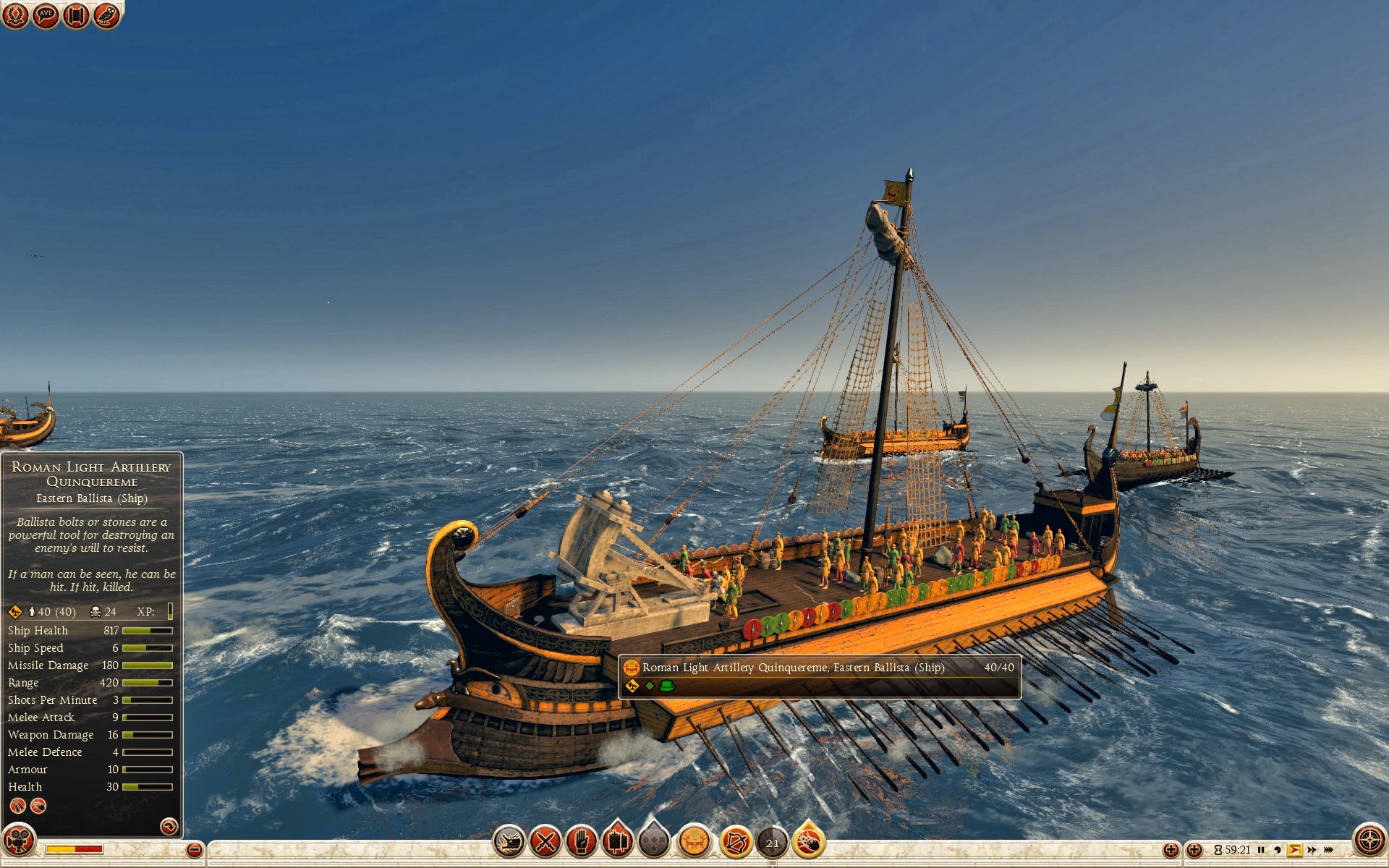
Task: Set battle speed to normal play
Action: coord(1295,850)
